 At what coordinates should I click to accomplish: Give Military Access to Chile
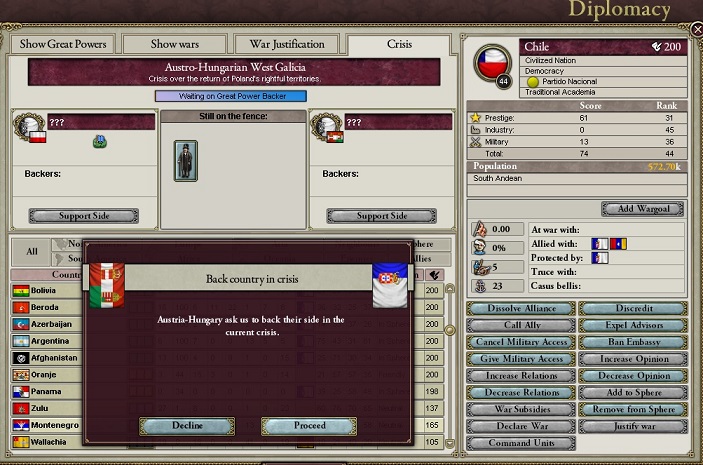tap(507, 359)
